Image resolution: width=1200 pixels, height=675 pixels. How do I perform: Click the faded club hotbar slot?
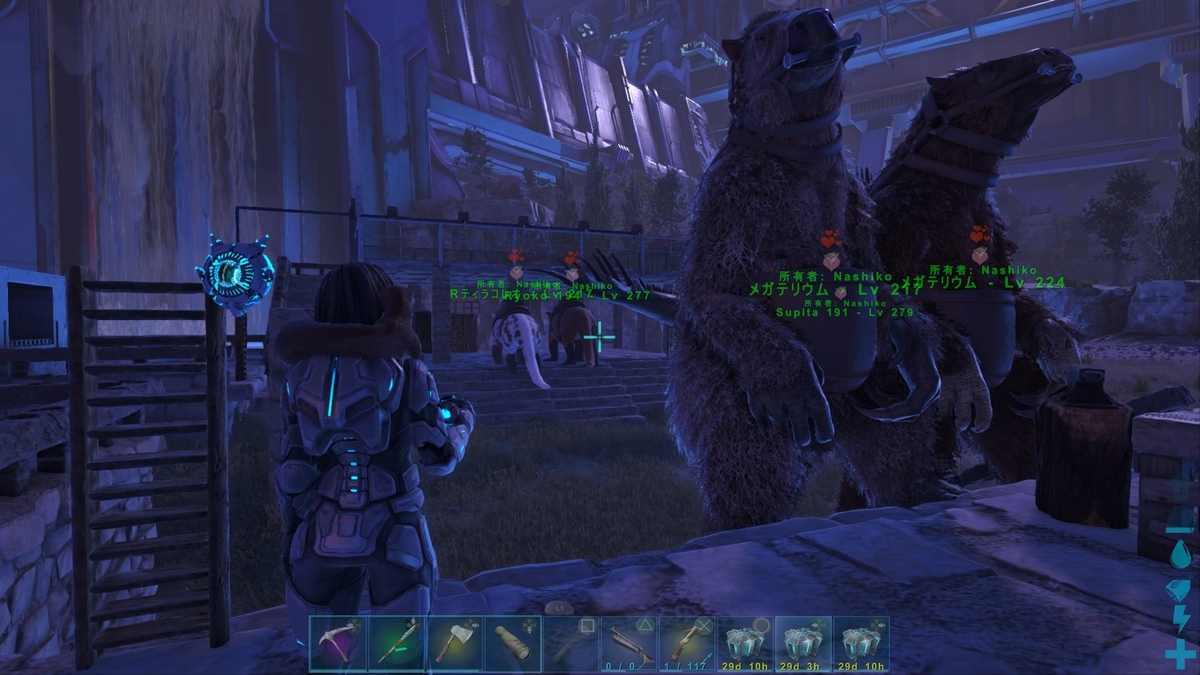(x=570, y=644)
